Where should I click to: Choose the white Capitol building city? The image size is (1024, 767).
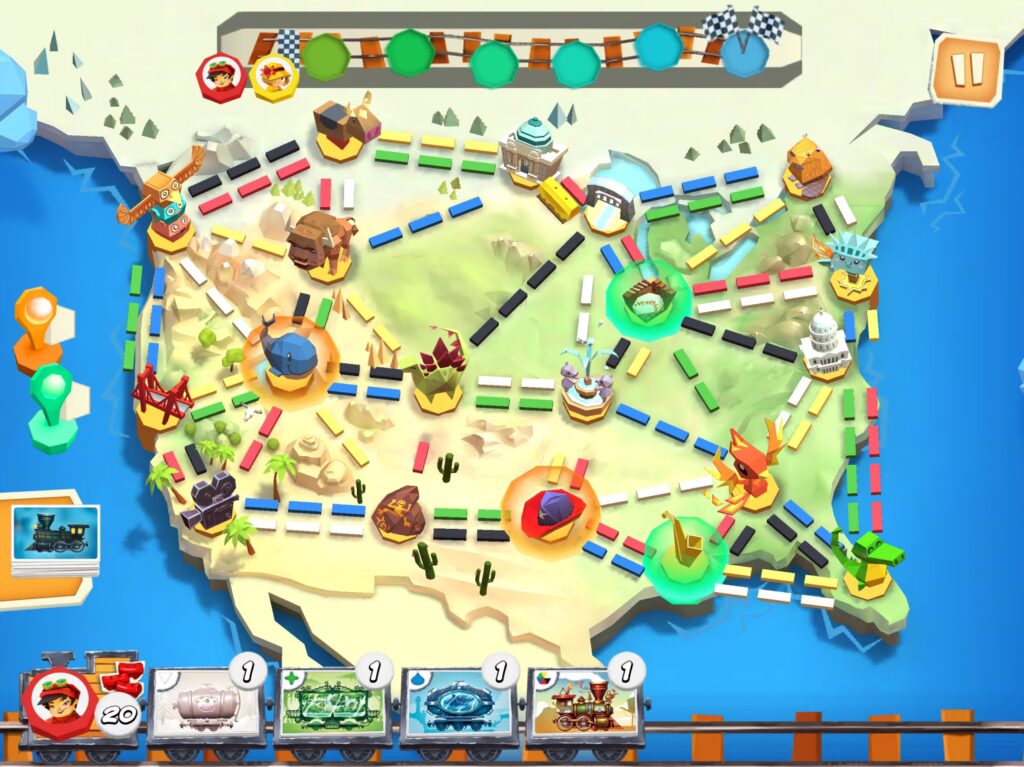click(825, 345)
